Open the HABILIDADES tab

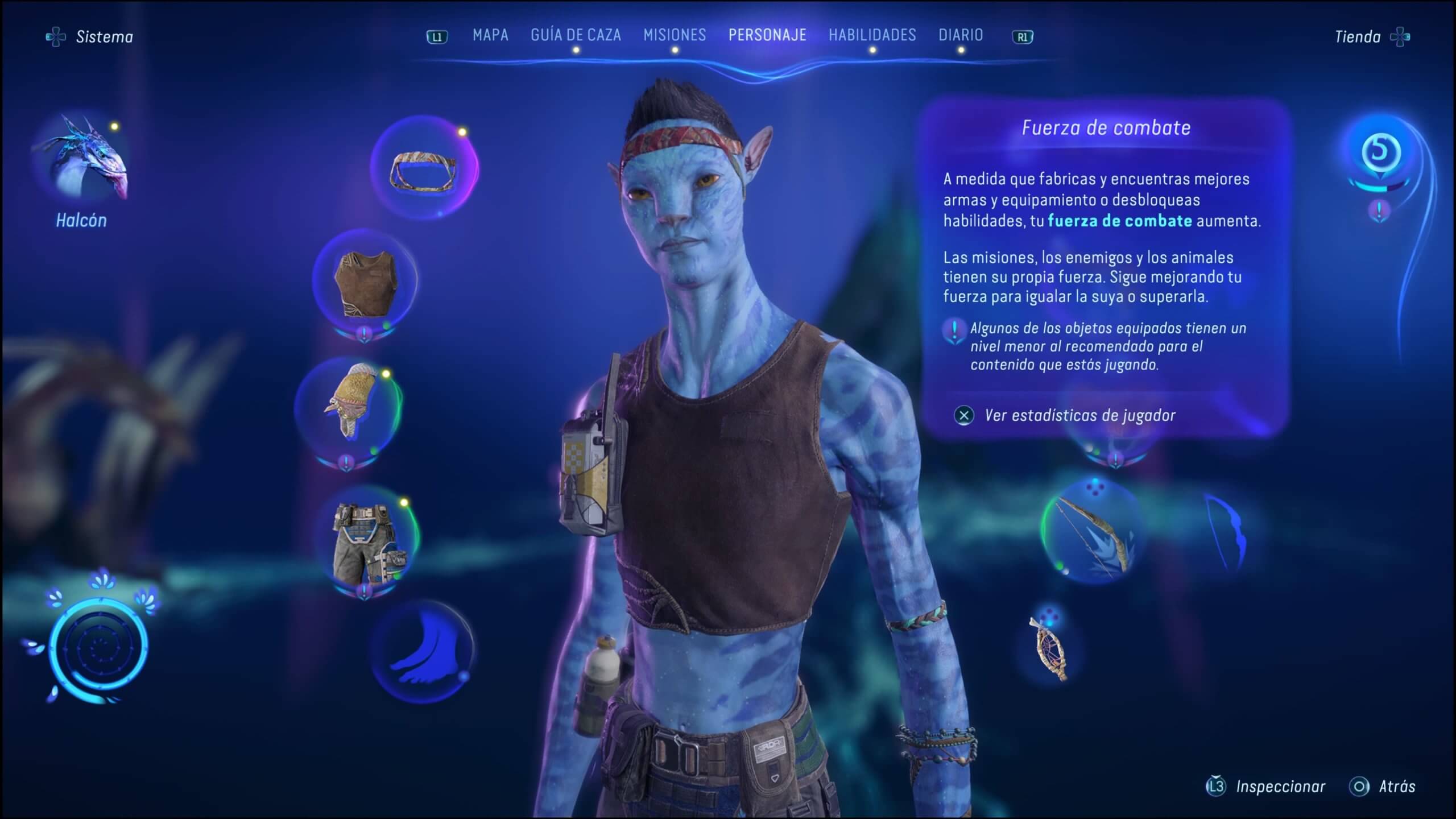tap(872, 35)
